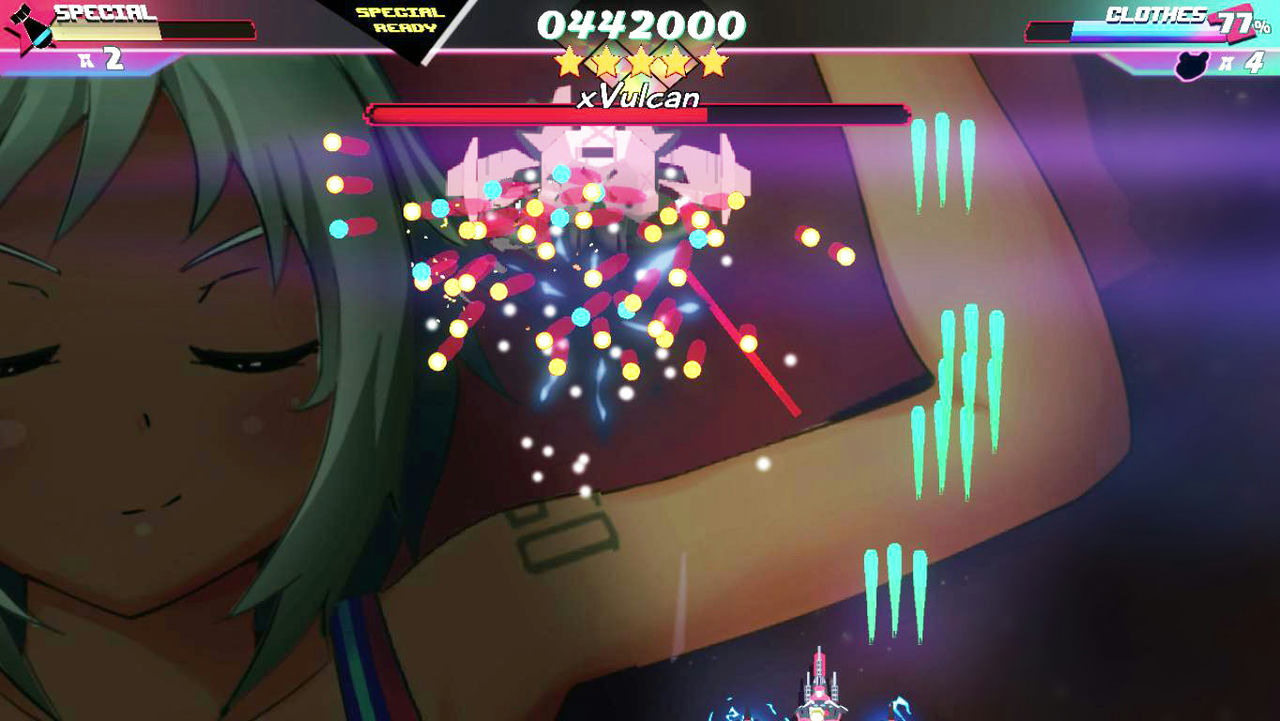Click the middle star of the rating row
The width and height of the screenshot is (1280, 721).
[x=641, y=60]
